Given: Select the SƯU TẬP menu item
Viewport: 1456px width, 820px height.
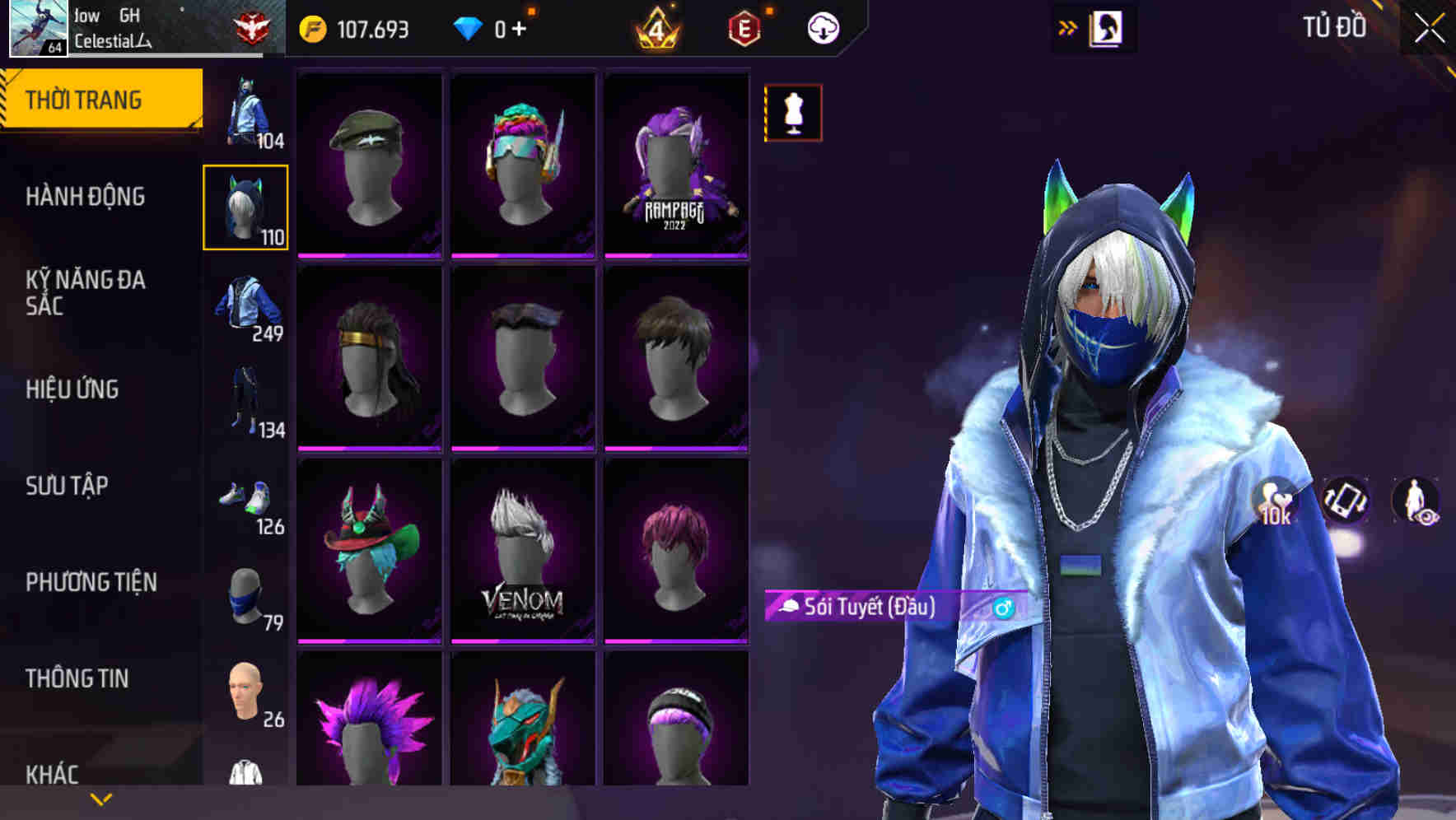Looking at the screenshot, I should coord(67,486).
